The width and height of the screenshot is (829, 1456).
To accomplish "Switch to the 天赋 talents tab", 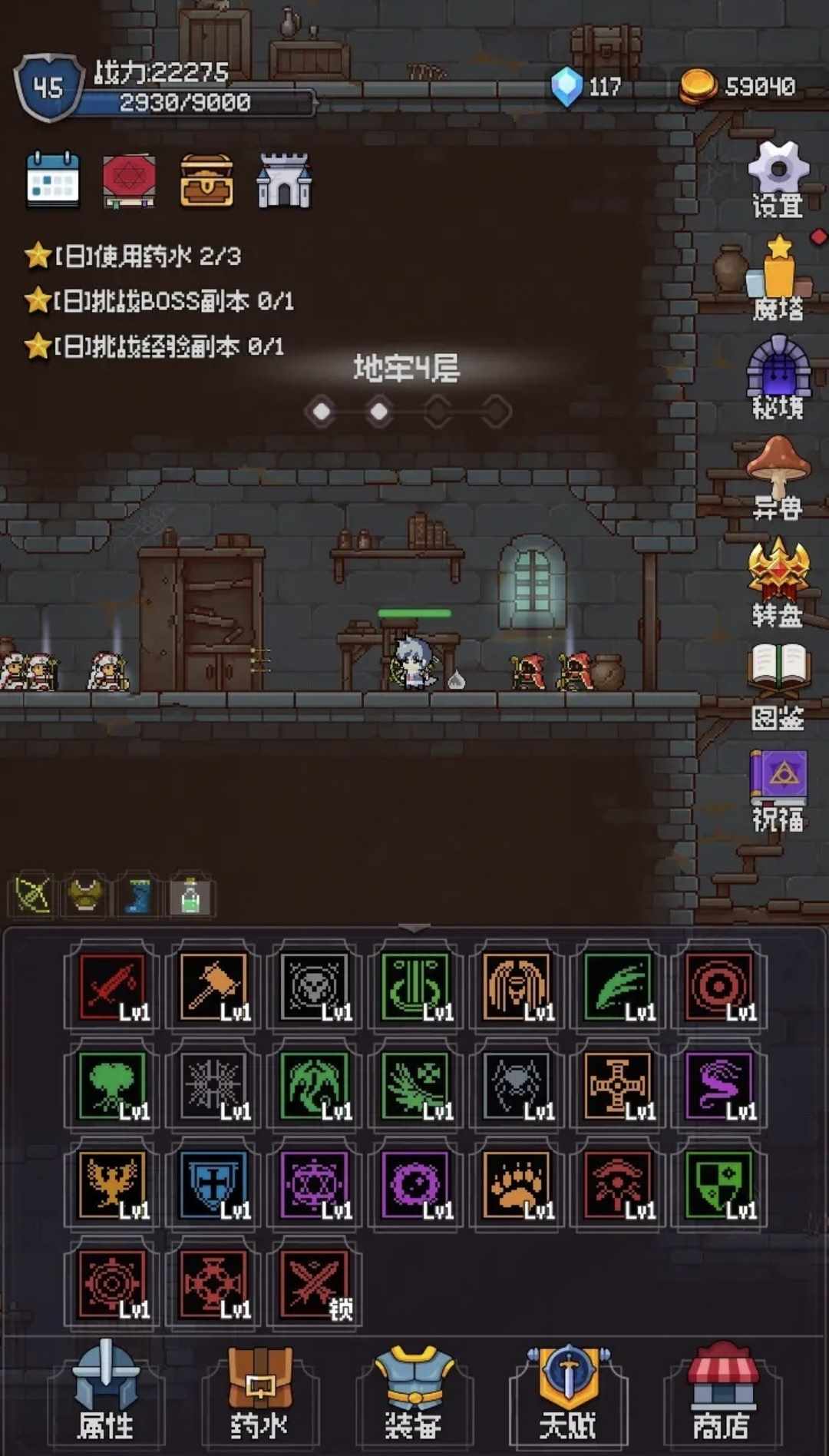I will pyautogui.click(x=568, y=1393).
